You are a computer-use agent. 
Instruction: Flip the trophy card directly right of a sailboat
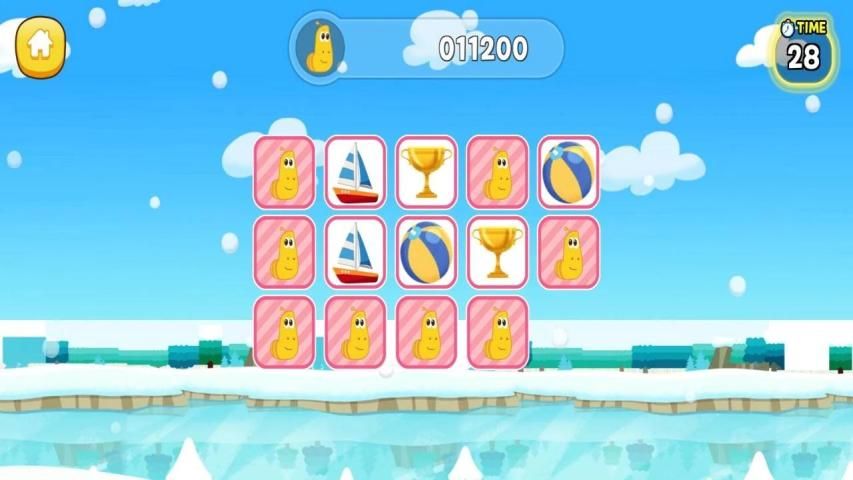coord(426,172)
